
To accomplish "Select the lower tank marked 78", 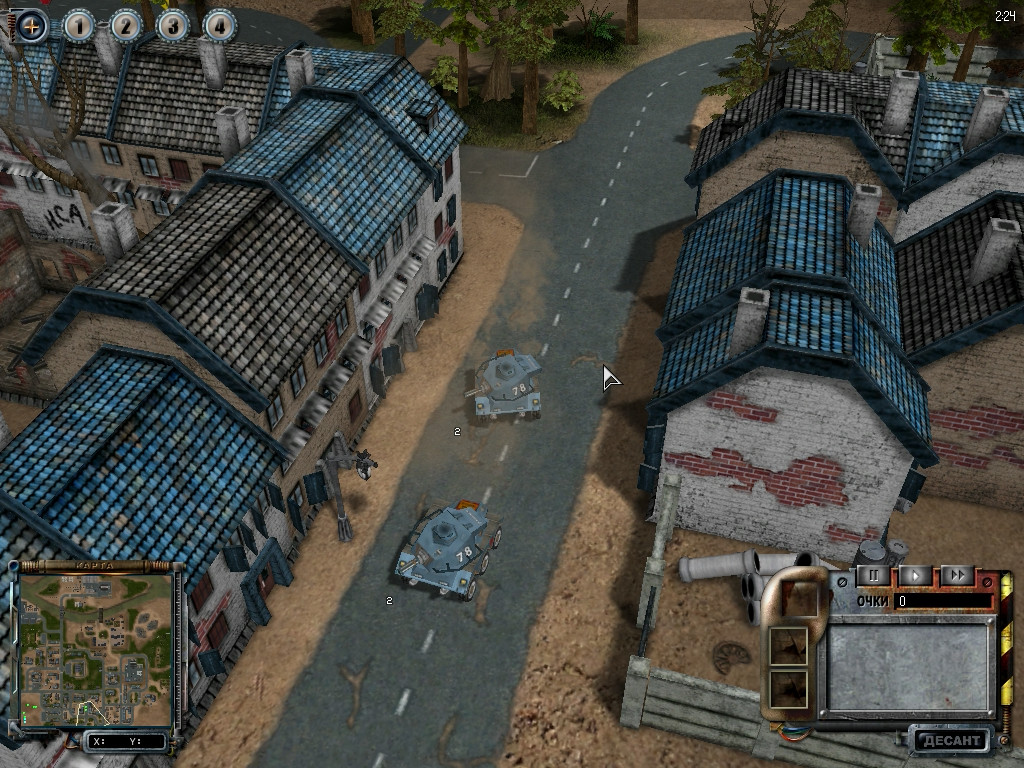I will [x=447, y=552].
